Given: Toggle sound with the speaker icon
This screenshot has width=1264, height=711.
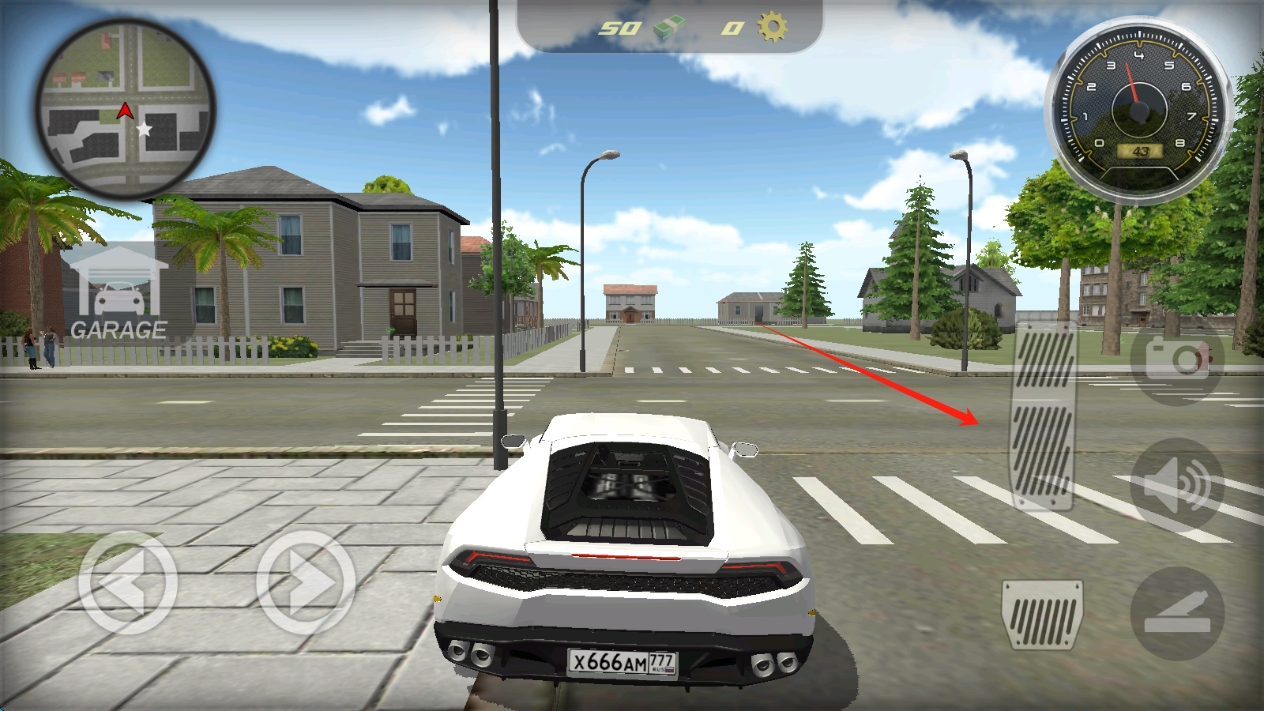Looking at the screenshot, I should 1177,486.
